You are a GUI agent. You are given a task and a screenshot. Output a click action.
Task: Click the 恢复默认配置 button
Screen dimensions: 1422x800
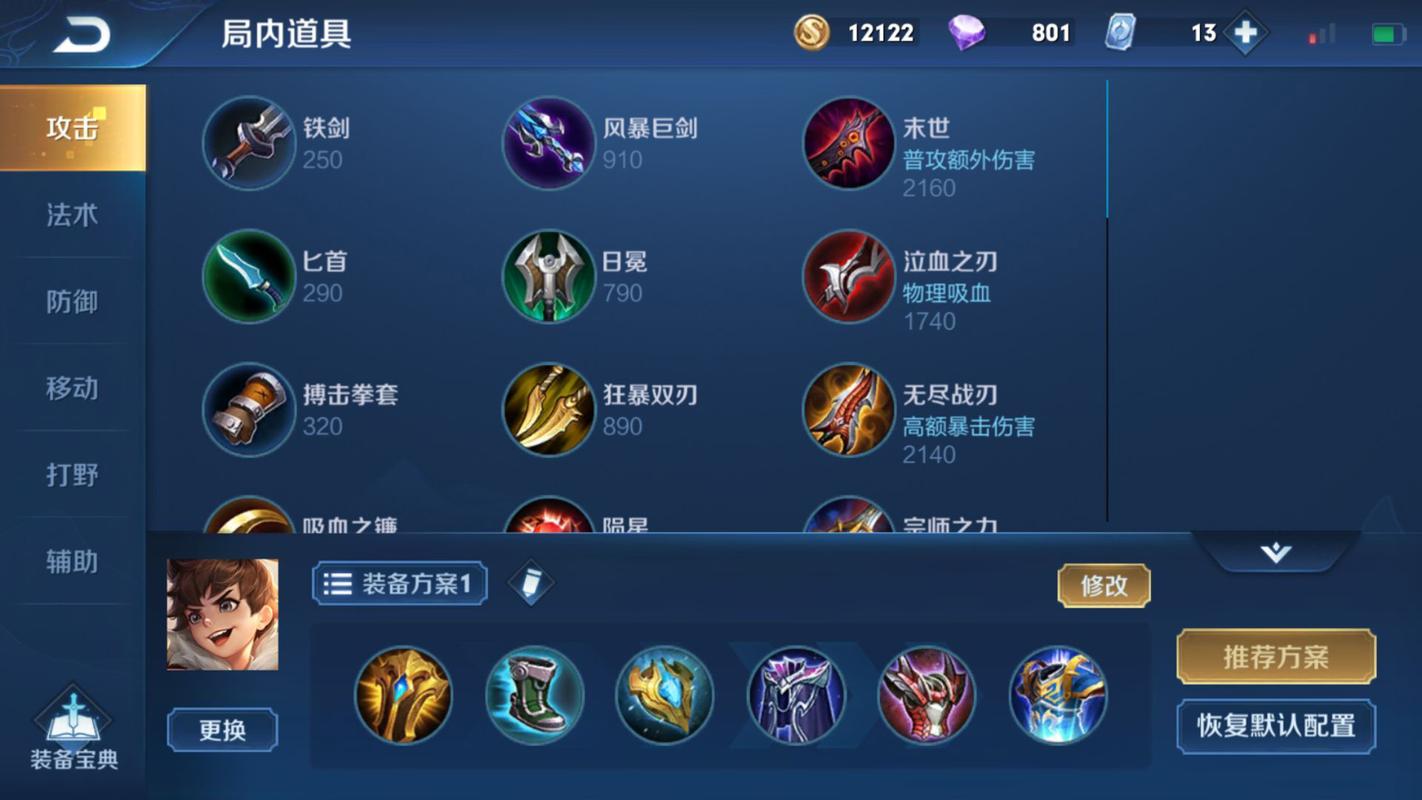tap(1276, 725)
